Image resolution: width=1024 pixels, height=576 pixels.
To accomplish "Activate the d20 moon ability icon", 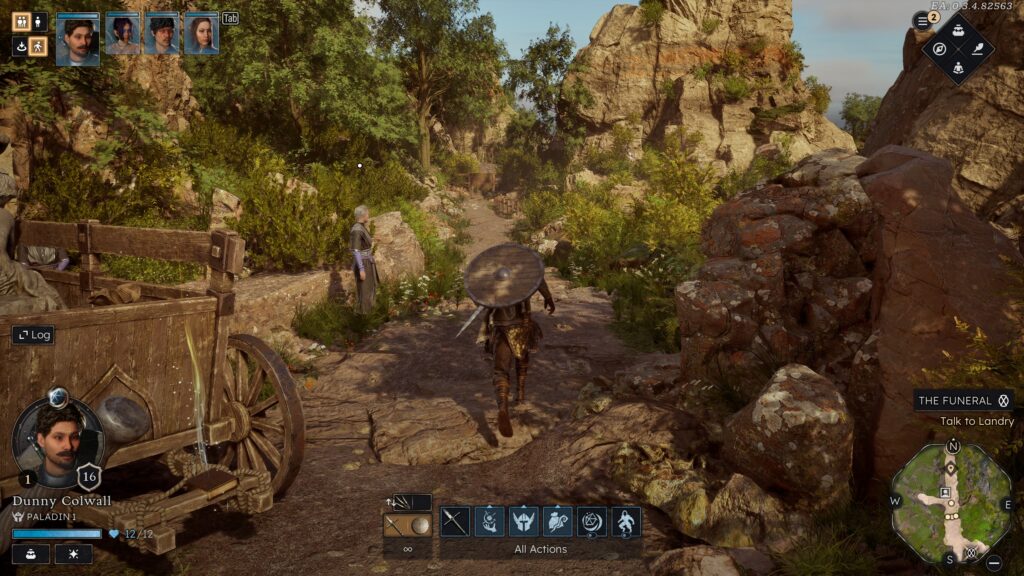I will click(x=592, y=521).
